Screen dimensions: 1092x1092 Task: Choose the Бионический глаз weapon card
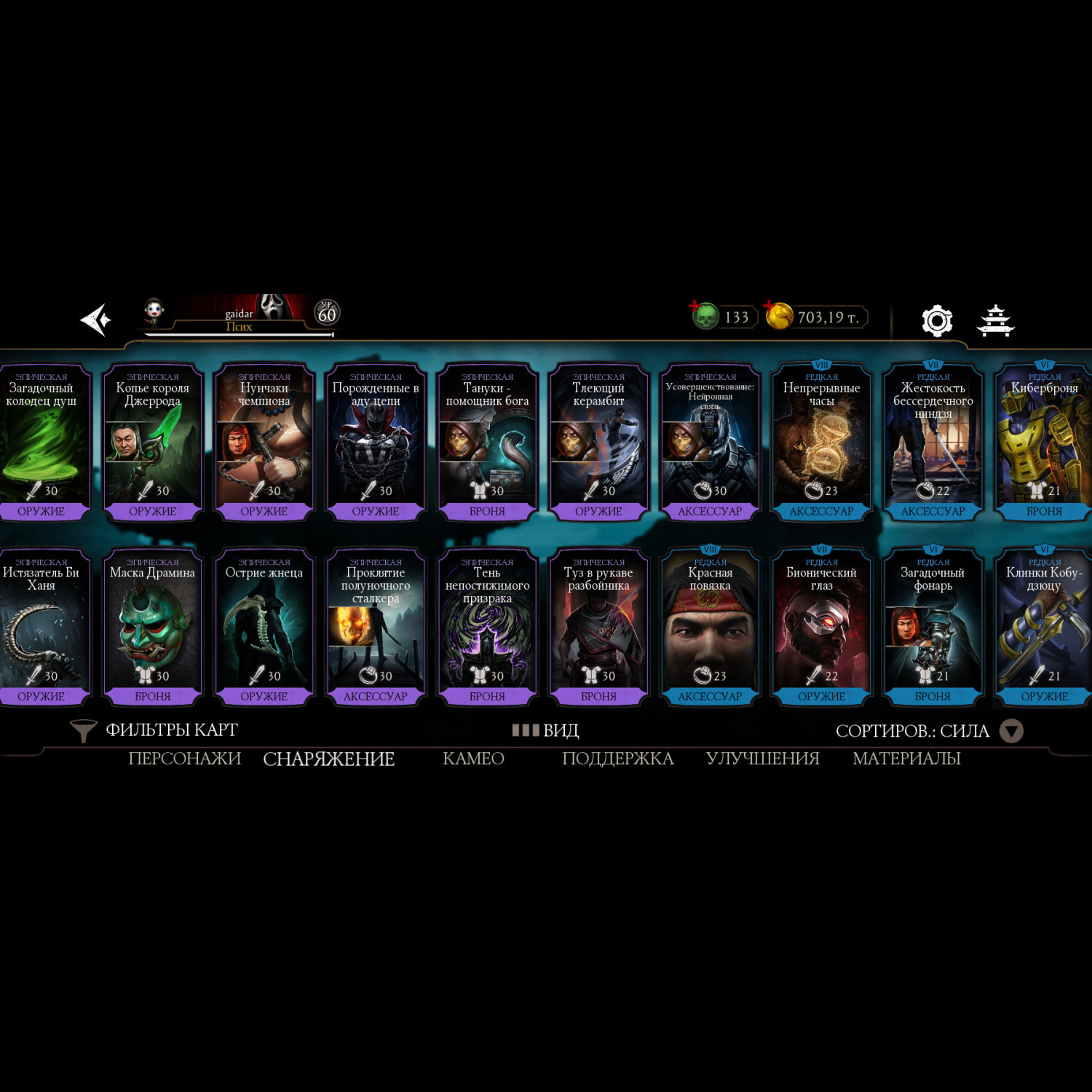coord(821,627)
